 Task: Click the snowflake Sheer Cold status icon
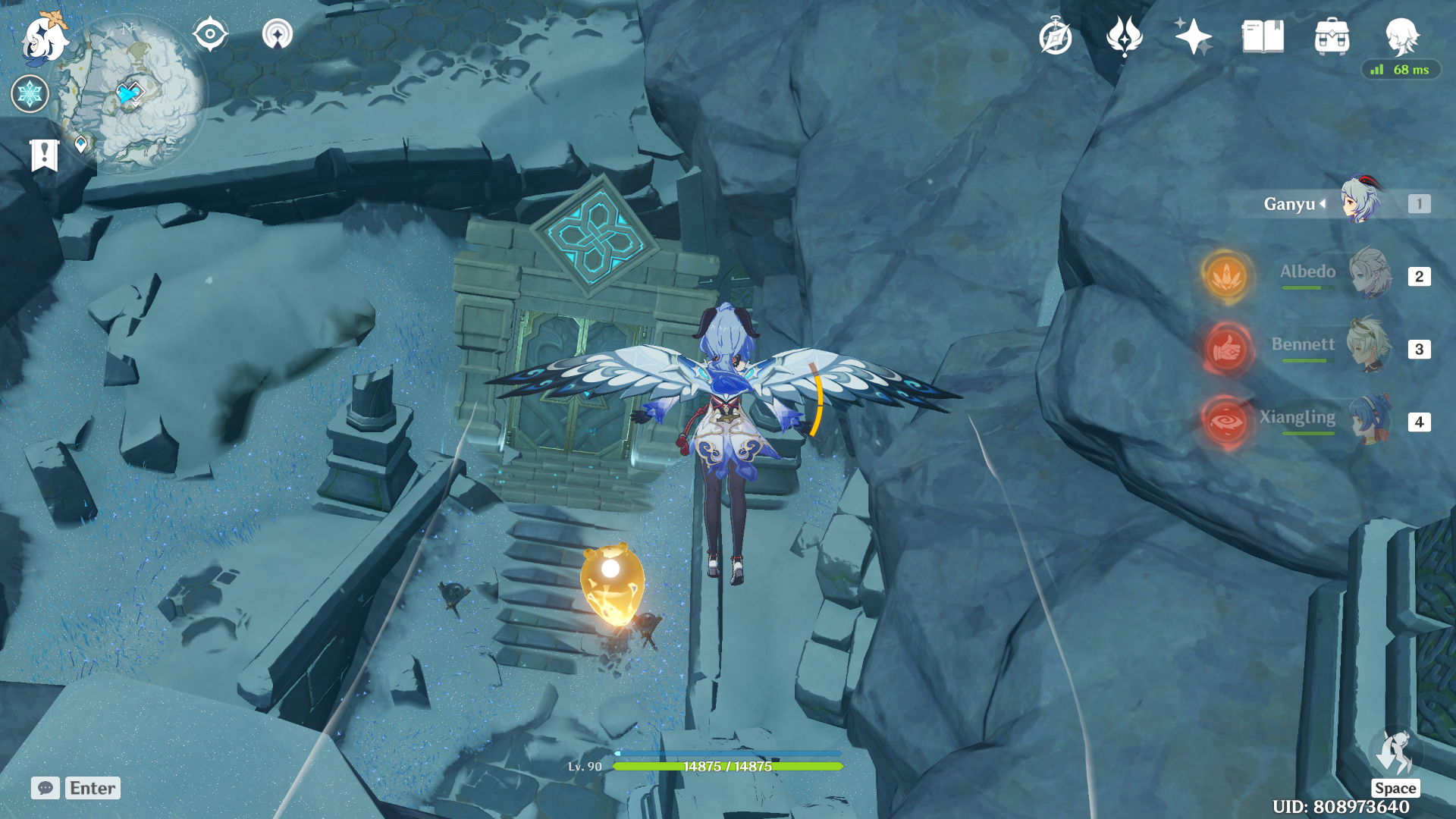(30, 94)
